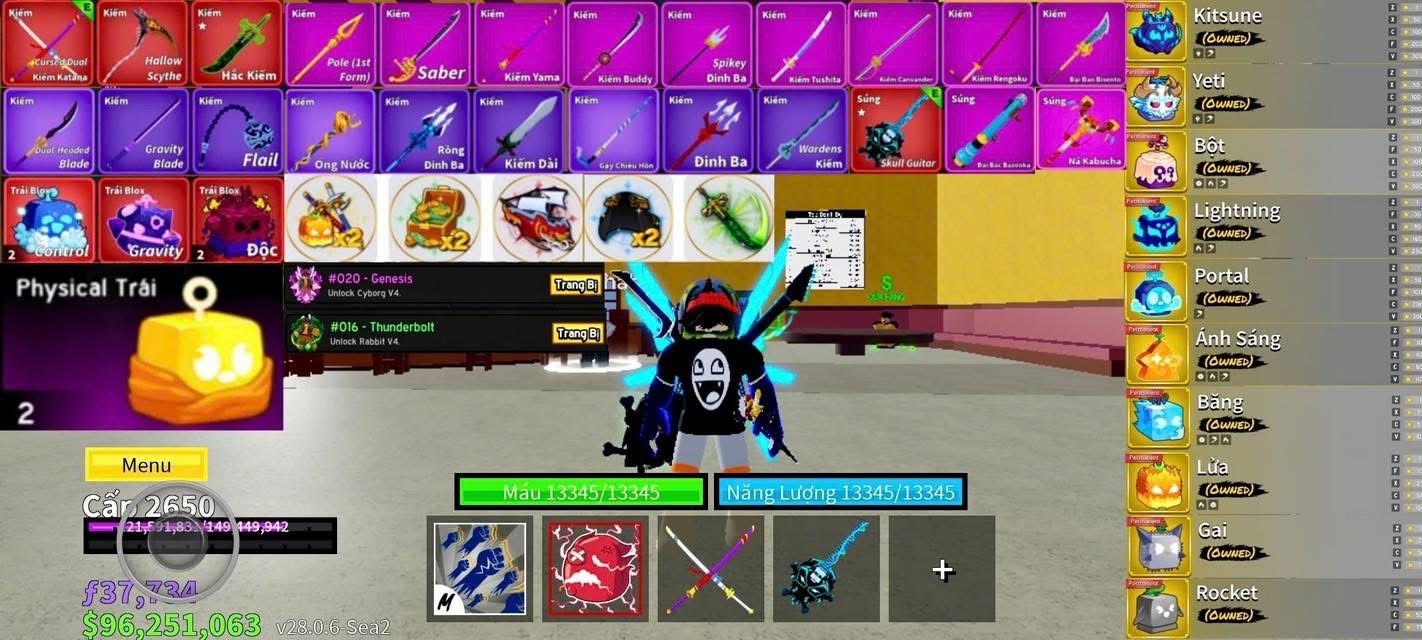Pick the Skull Guitar gun slot
1422x640 pixels.
[x=895, y=131]
